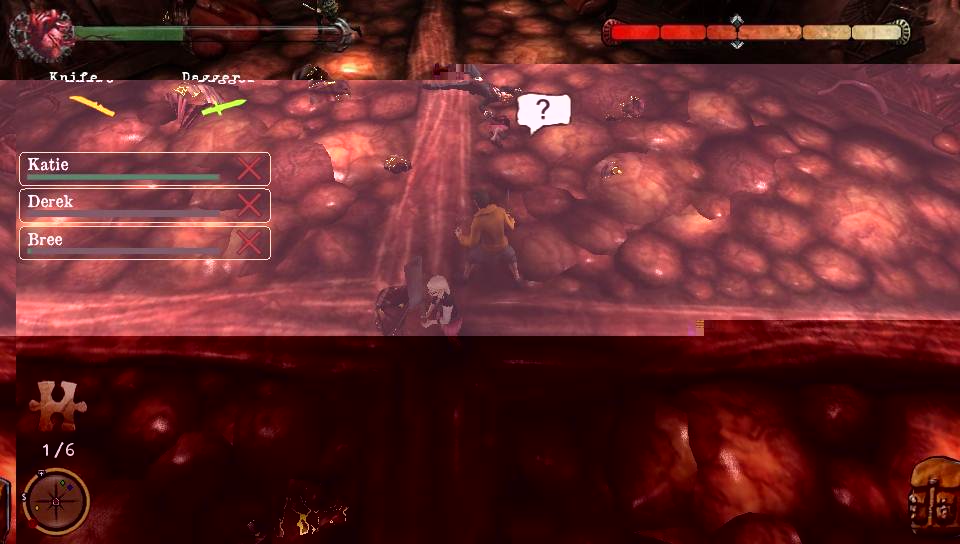Screen dimensions: 960x544
Task: Click the anatomical heart portrait icon
Action: 40,32
